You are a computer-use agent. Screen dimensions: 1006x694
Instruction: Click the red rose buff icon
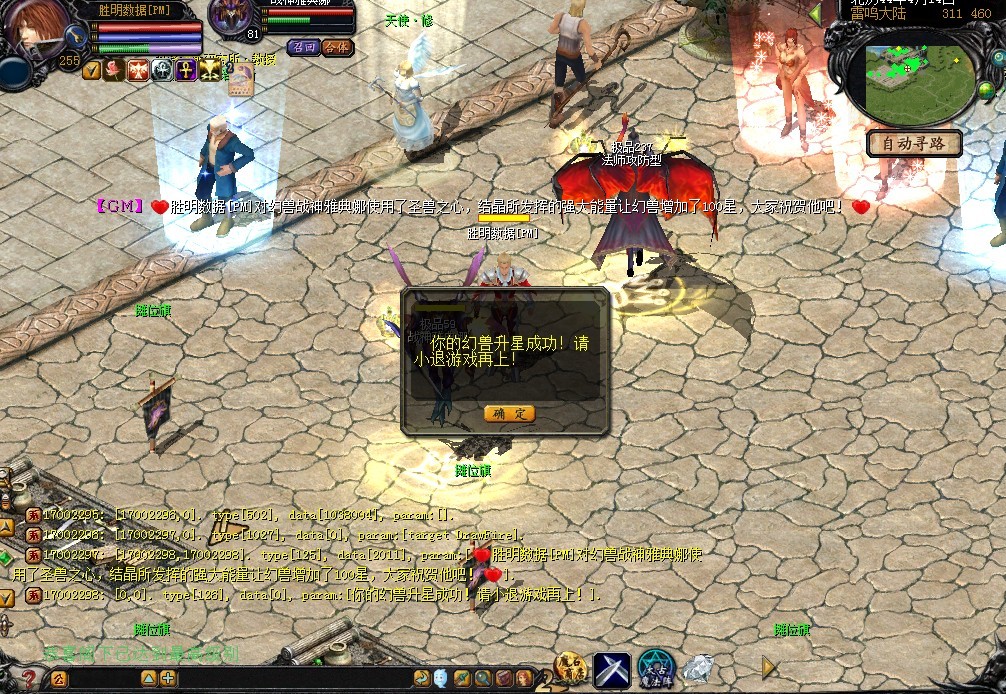(115, 70)
